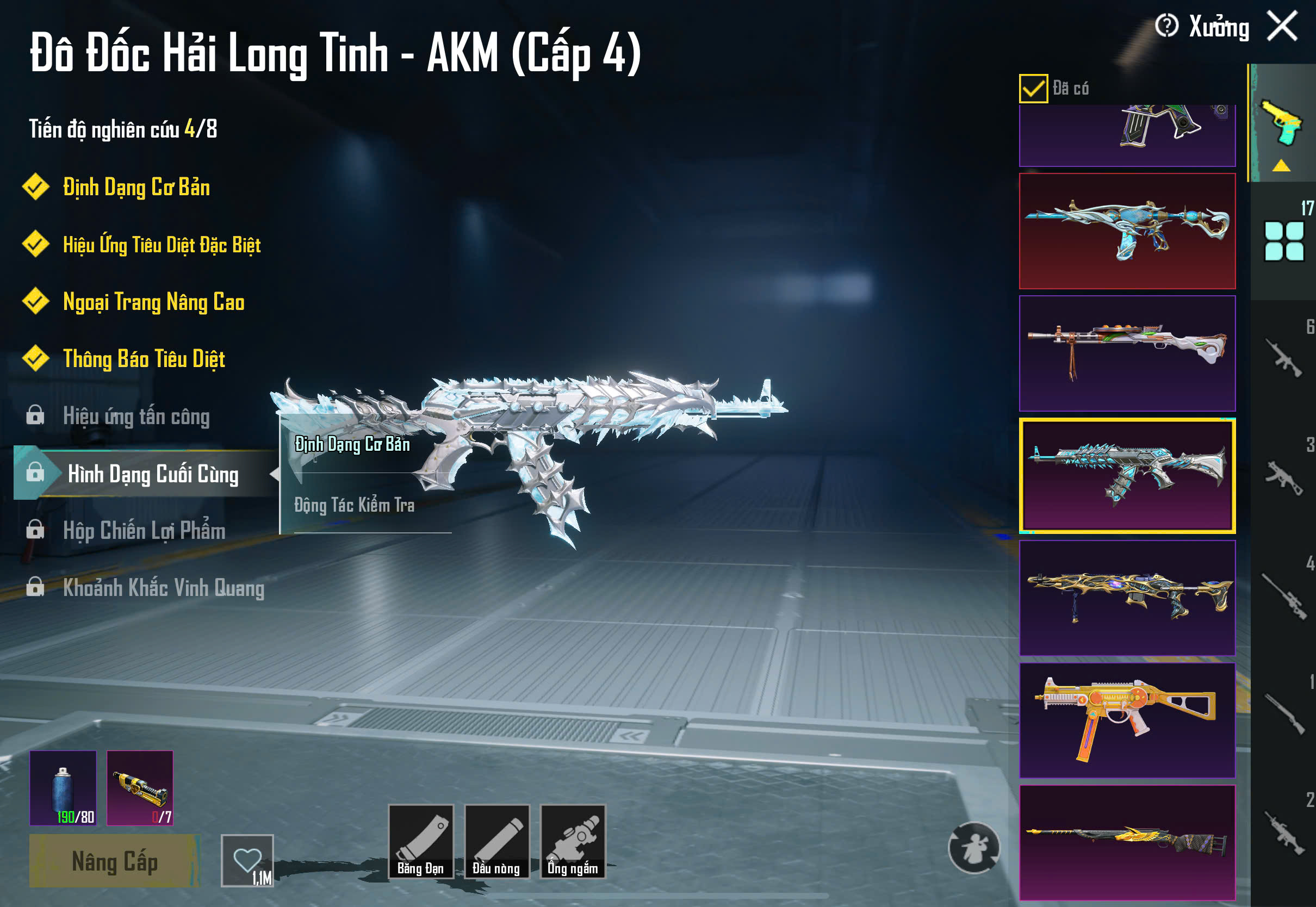Viewport: 1316px width, 907px height.
Task: Open the Xưởng help question mark
Action: 1166,26
